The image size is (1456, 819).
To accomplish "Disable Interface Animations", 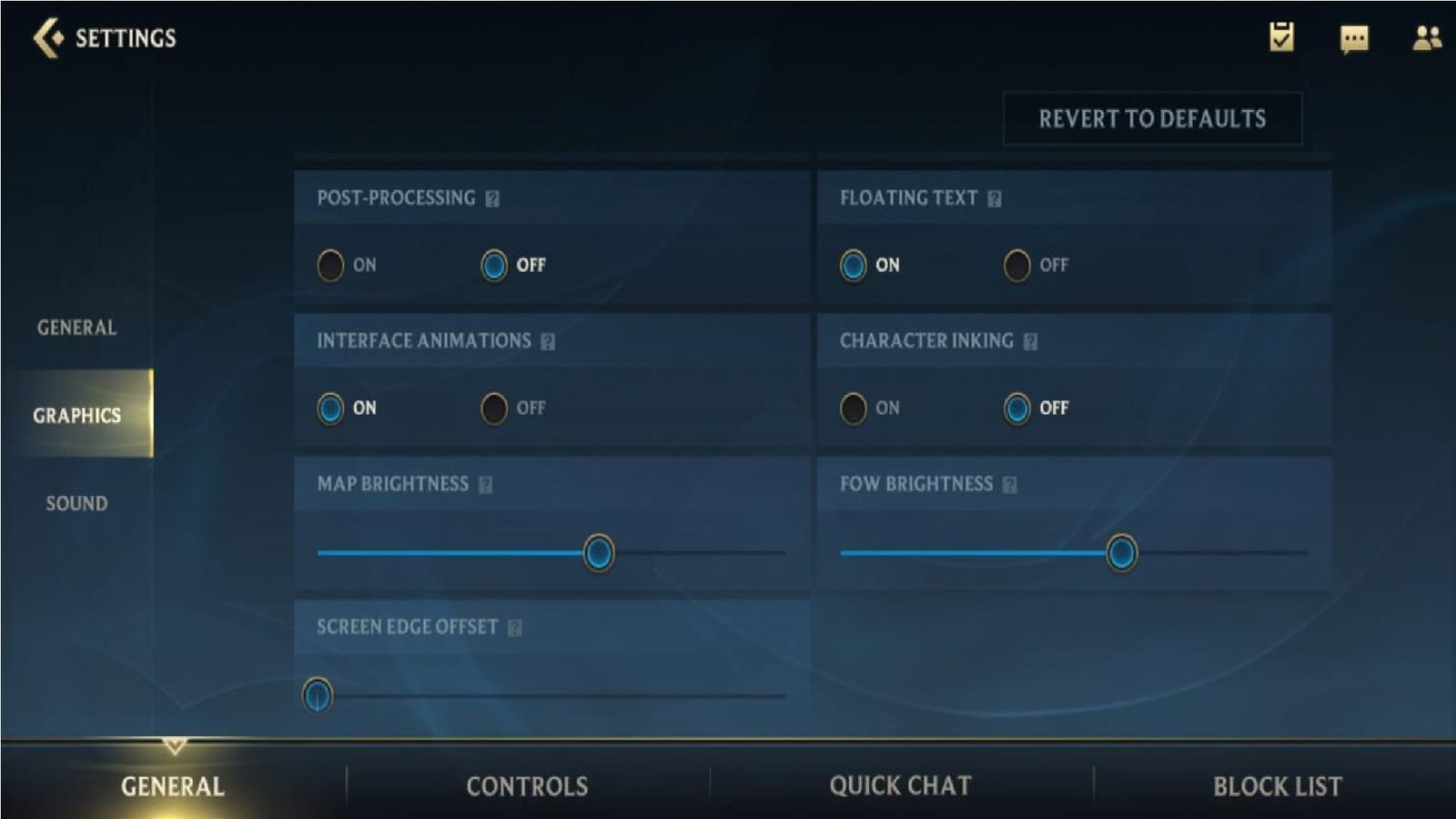I will click(x=494, y=409).
